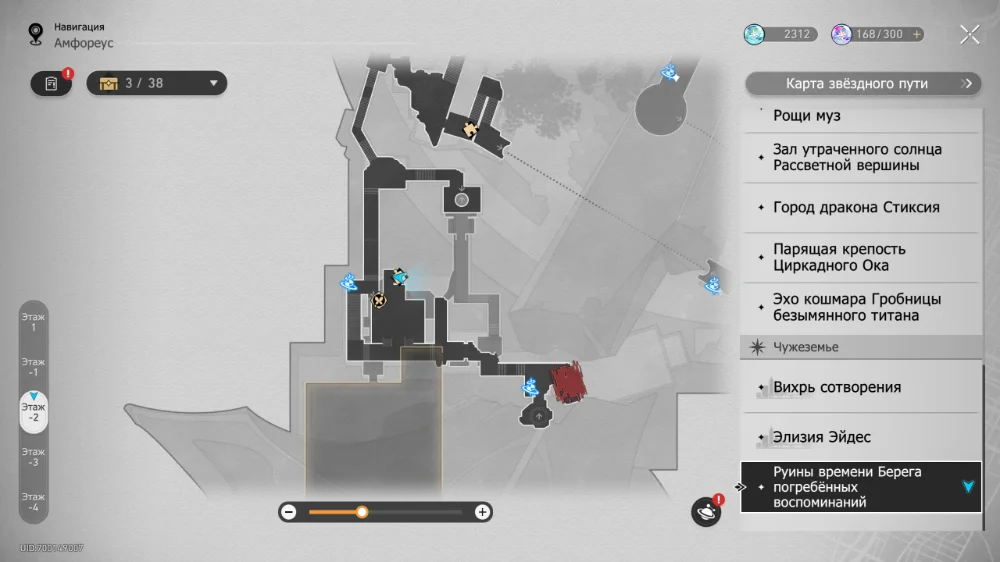Switch to floor Этаж -3
The image size is (1000, 562).
33,457
